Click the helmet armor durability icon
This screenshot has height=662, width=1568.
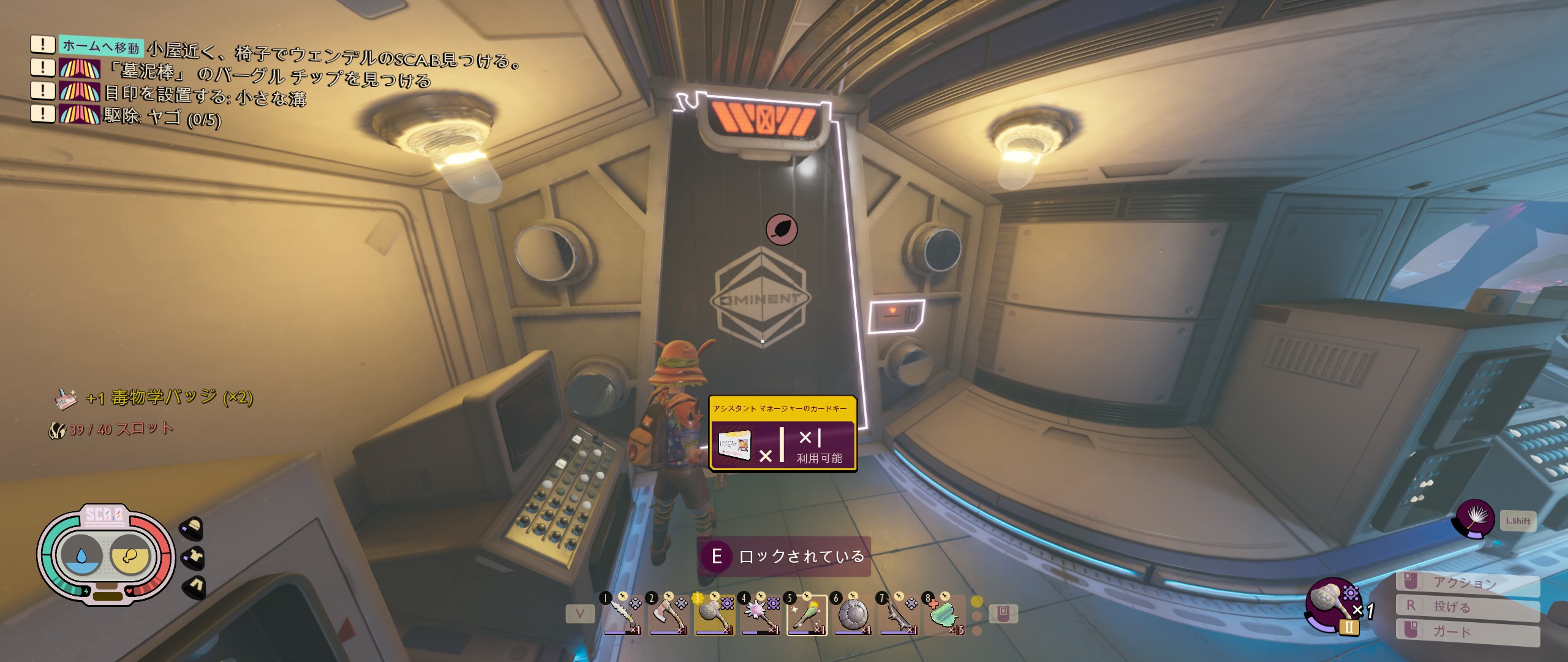pos(192,528)
